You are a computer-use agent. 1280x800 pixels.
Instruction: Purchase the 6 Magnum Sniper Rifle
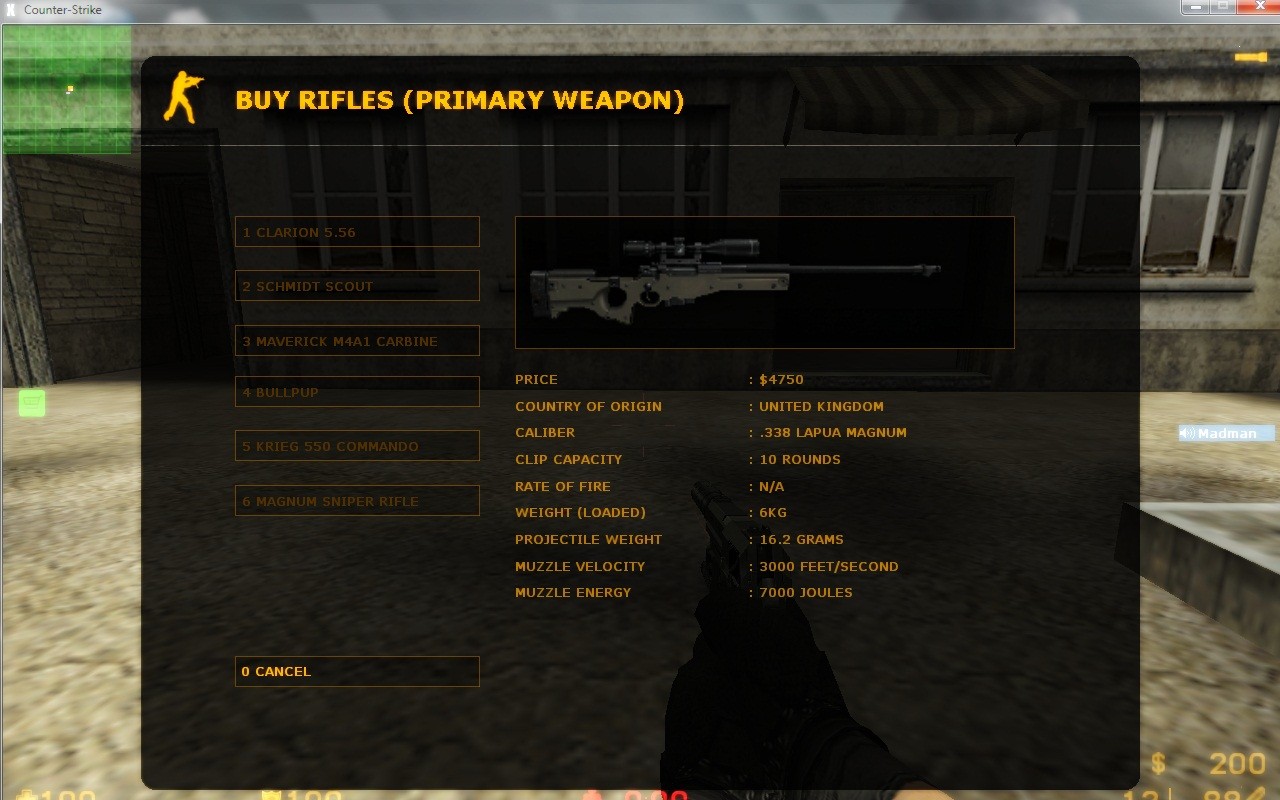357,501
